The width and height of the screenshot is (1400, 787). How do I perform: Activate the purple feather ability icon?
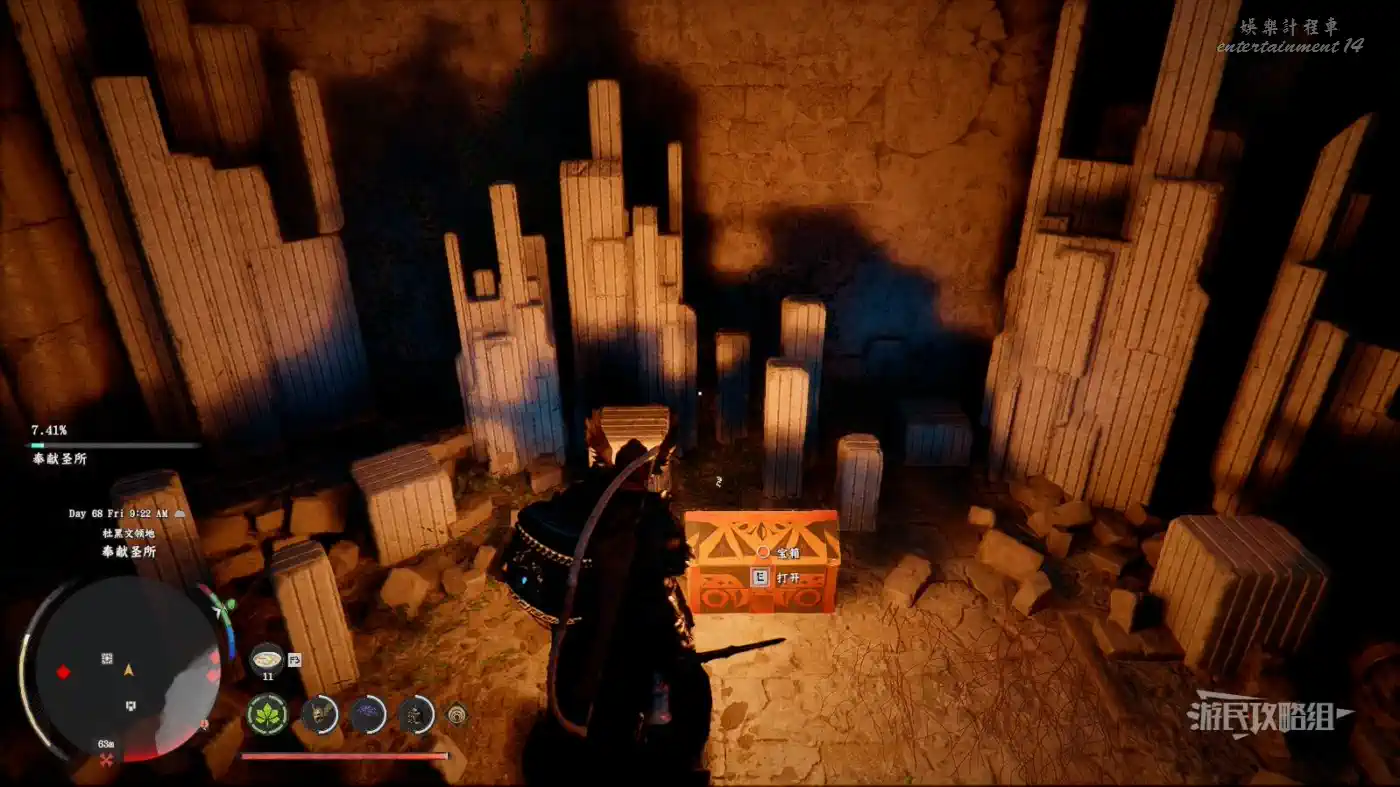pyautogui.click(x=367, y=714)
